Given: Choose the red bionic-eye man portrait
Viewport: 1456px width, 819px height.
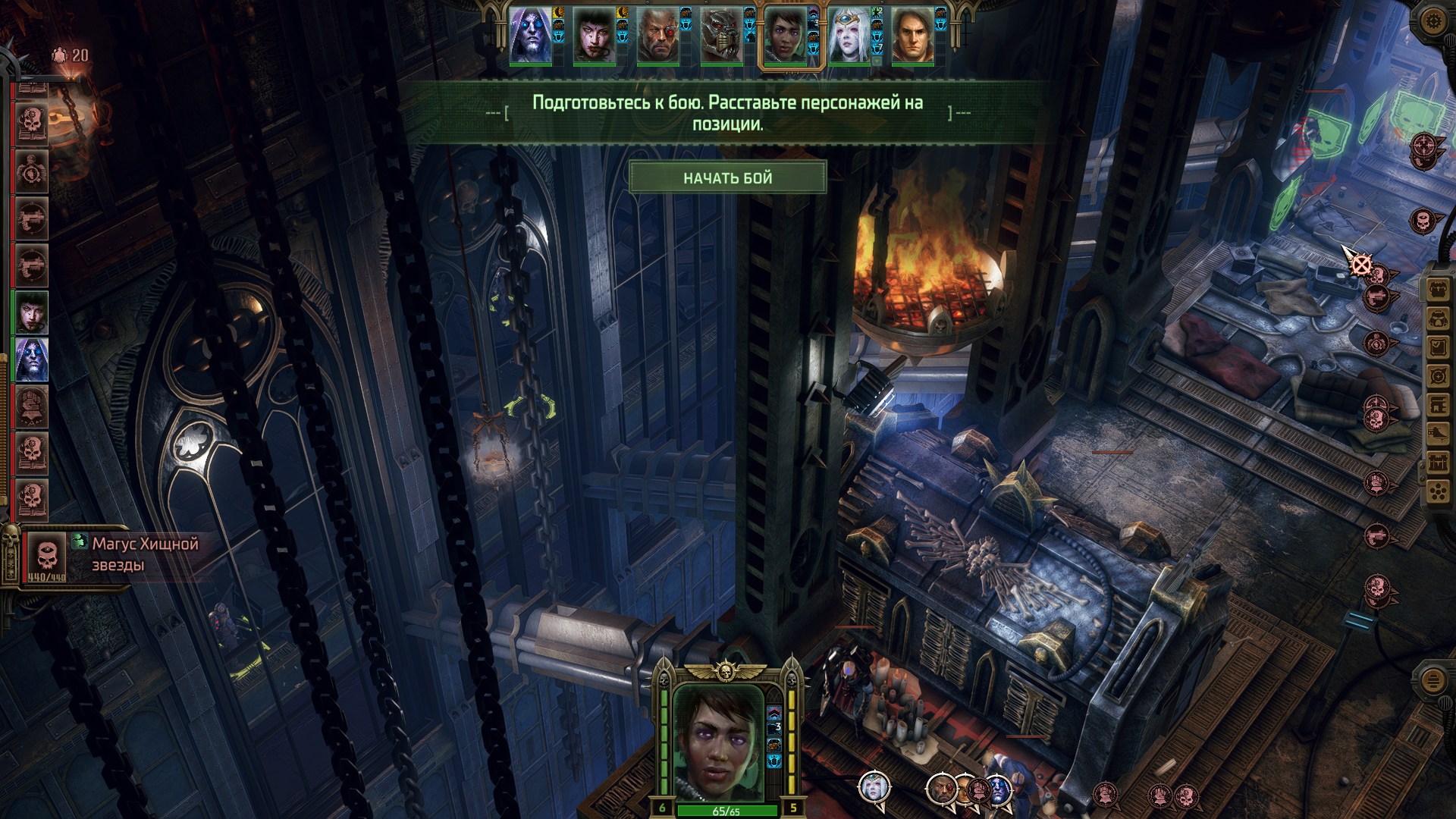Looking at the screenshot, I should [x=657, y=36].
